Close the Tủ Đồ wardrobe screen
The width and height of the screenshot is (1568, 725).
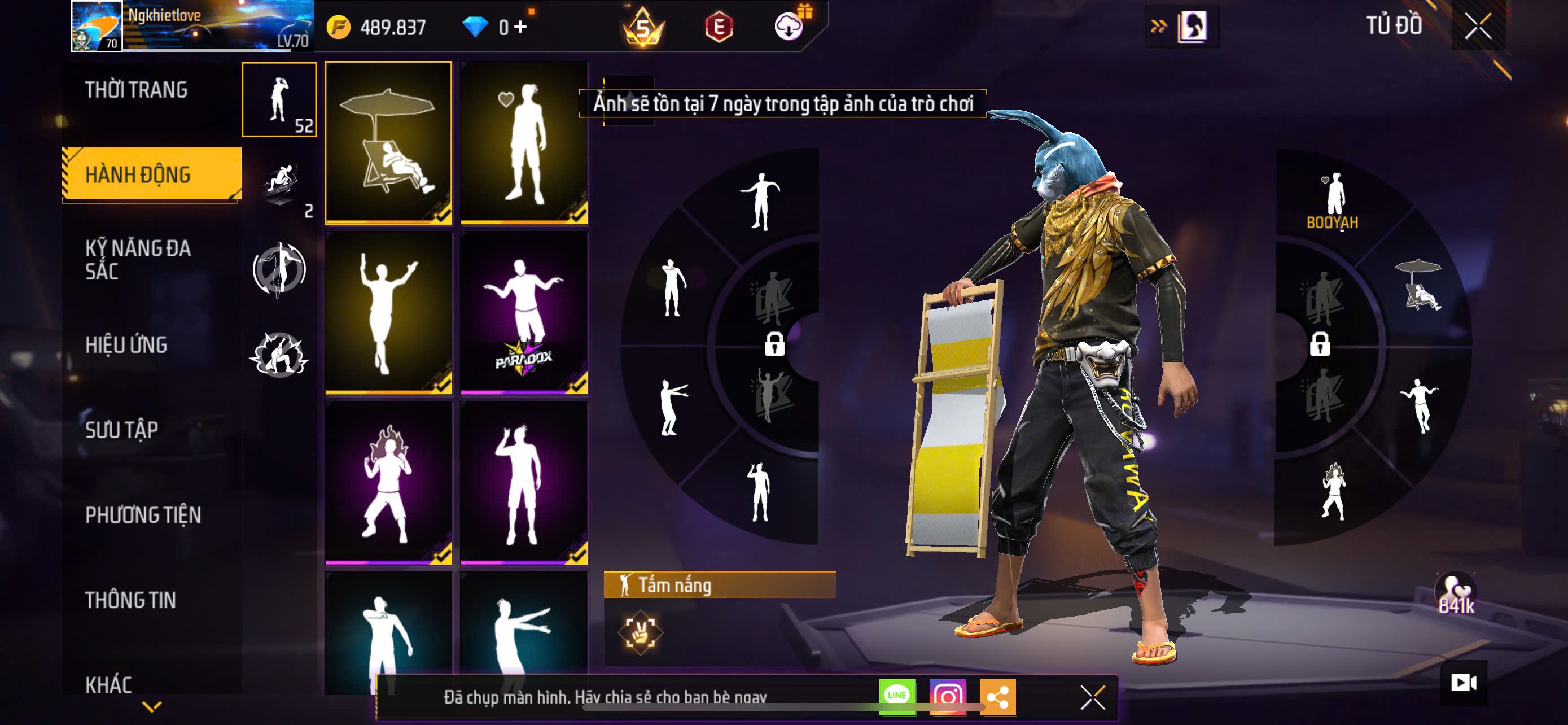(1477, 26)
